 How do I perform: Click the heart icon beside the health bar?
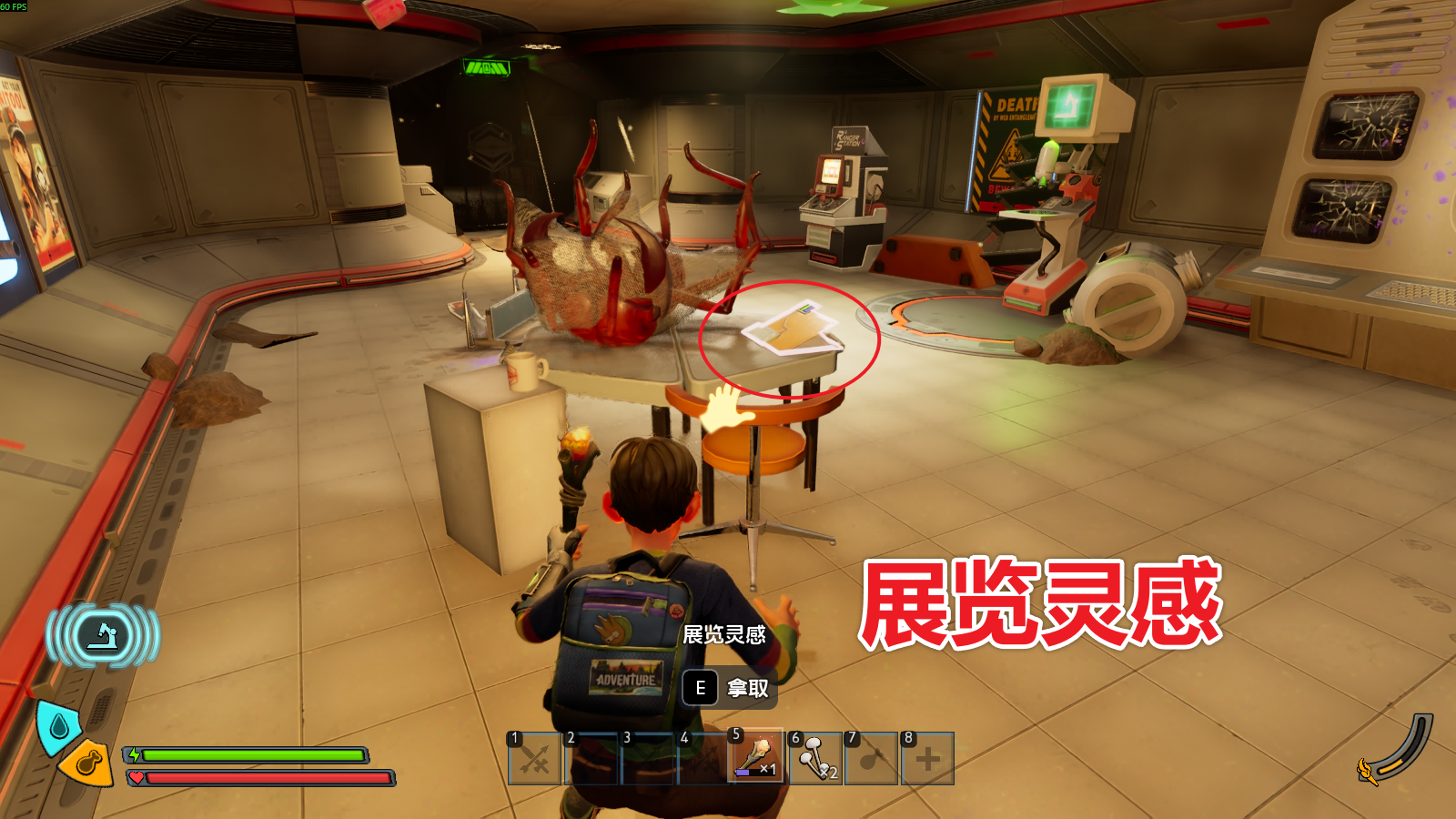(136, 776)
